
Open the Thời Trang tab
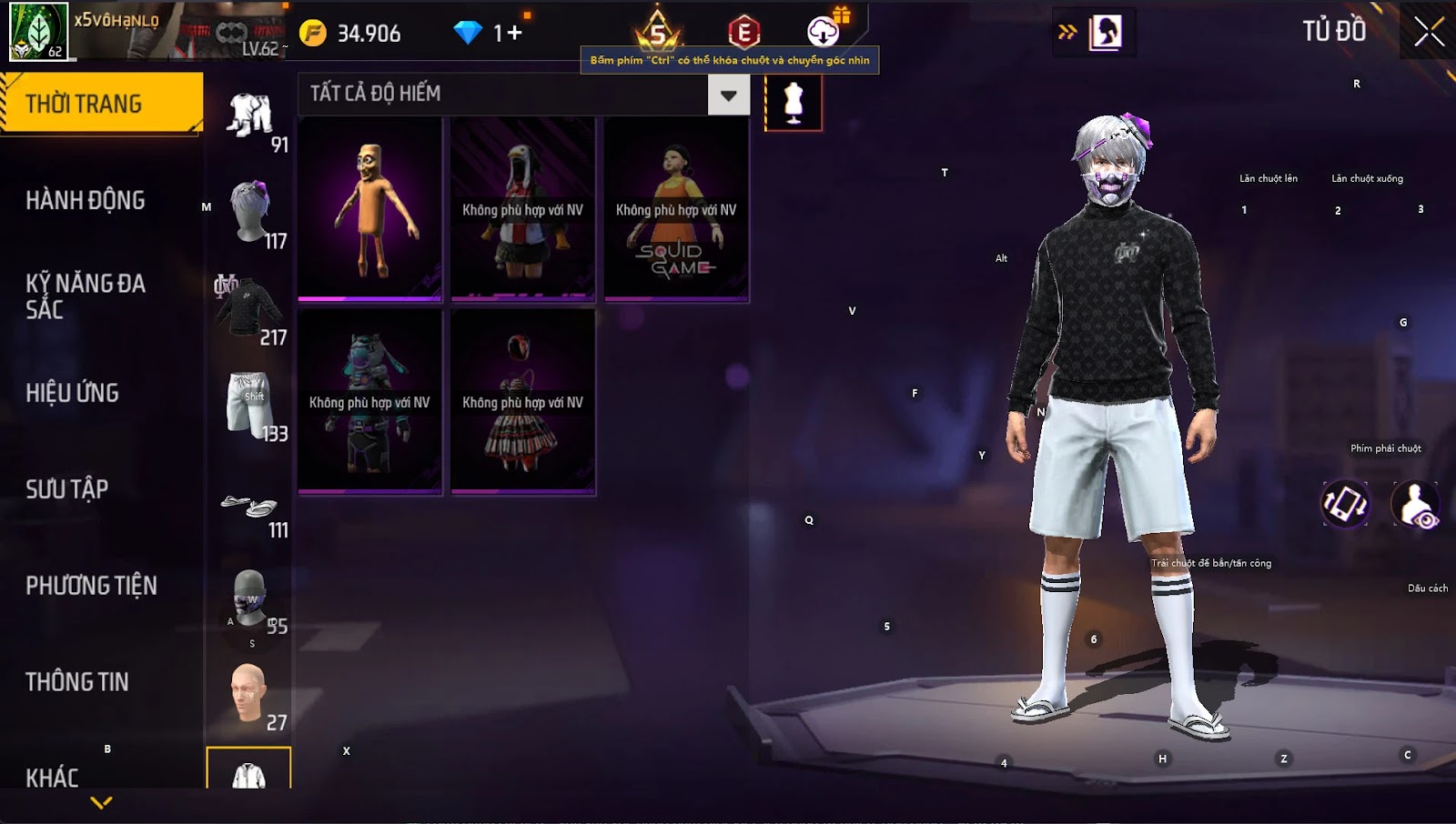pos(100,104)
